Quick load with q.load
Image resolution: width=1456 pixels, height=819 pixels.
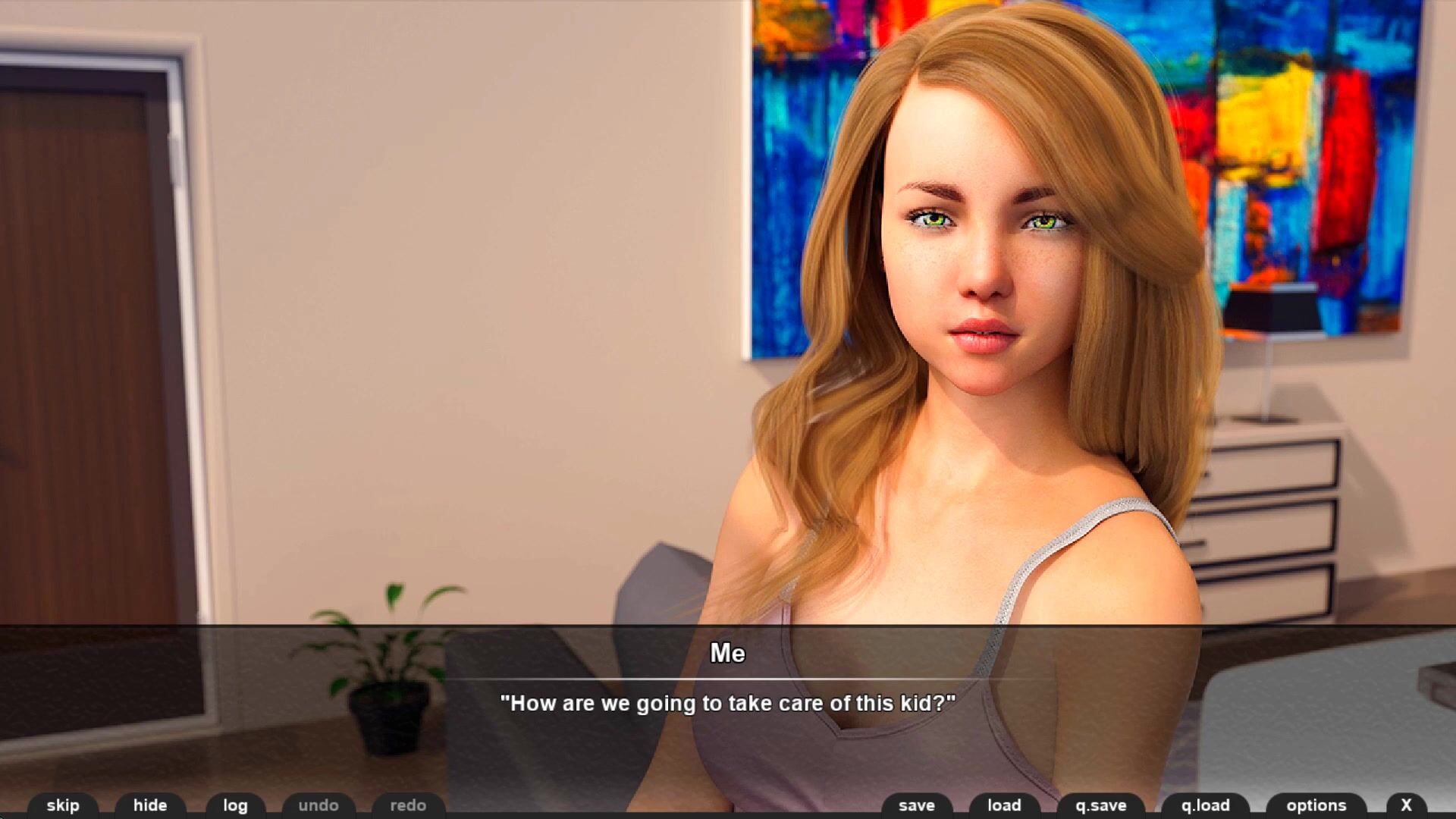[x=1205, y=805]
